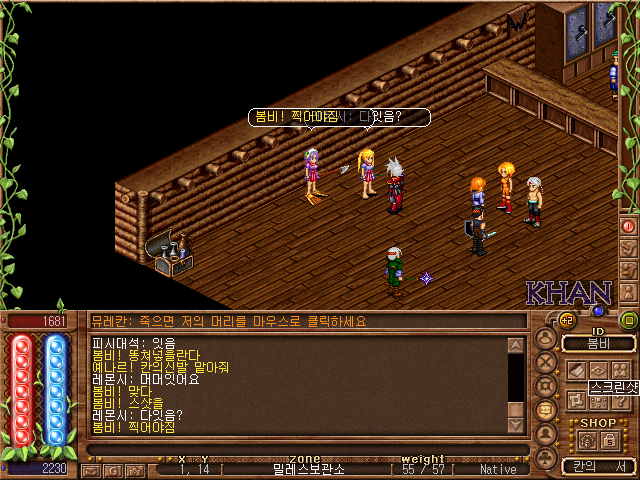640x480 pixels.
Task: Open the envelope mail button below the gauges
Action: 90,469
